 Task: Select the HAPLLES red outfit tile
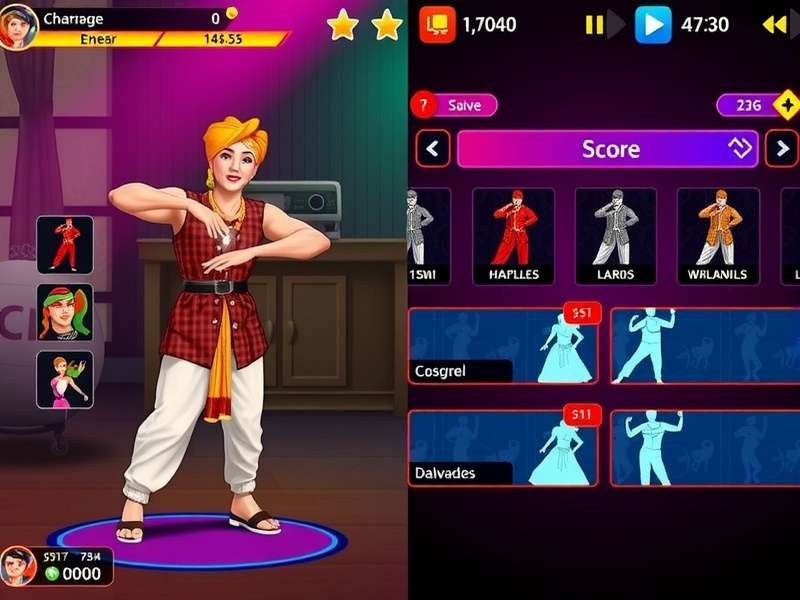click(x=513, y=236)
